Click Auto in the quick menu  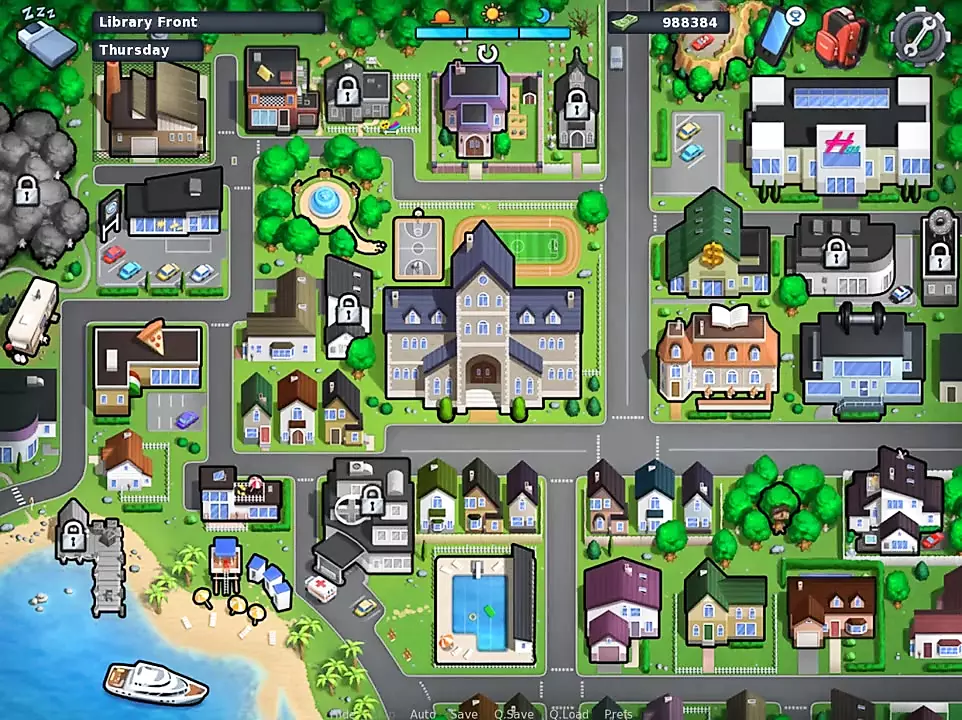tap(423, 713)
